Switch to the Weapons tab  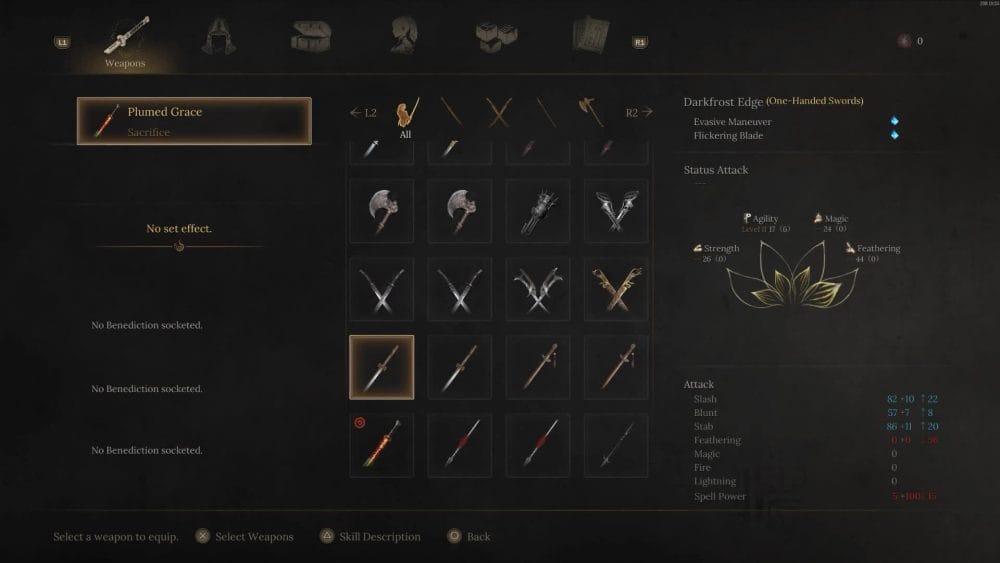click(125, 41)
